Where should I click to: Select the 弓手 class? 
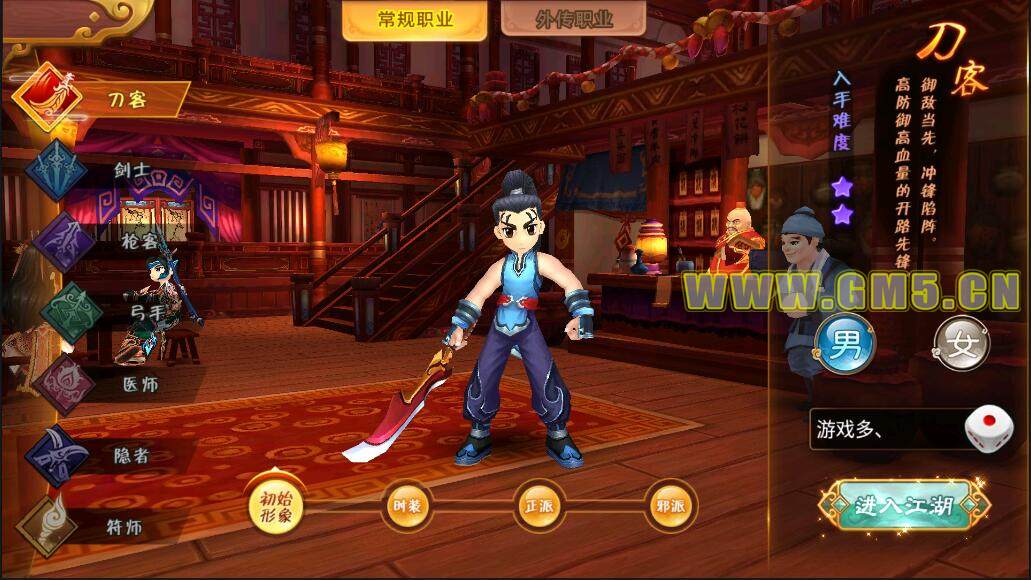click(100, 312)
